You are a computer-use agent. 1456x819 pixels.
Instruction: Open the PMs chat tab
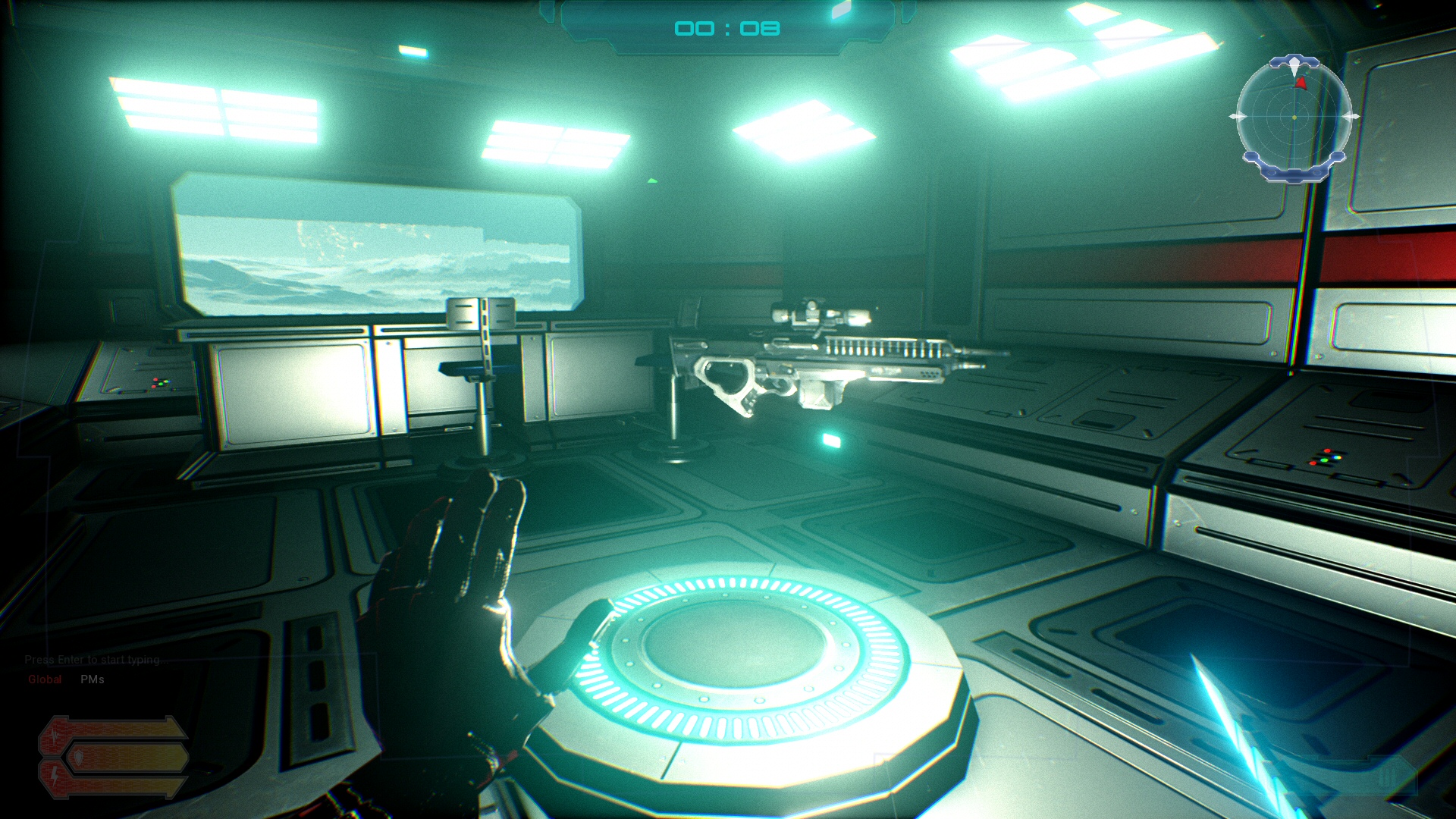click(x=93, y=679)
